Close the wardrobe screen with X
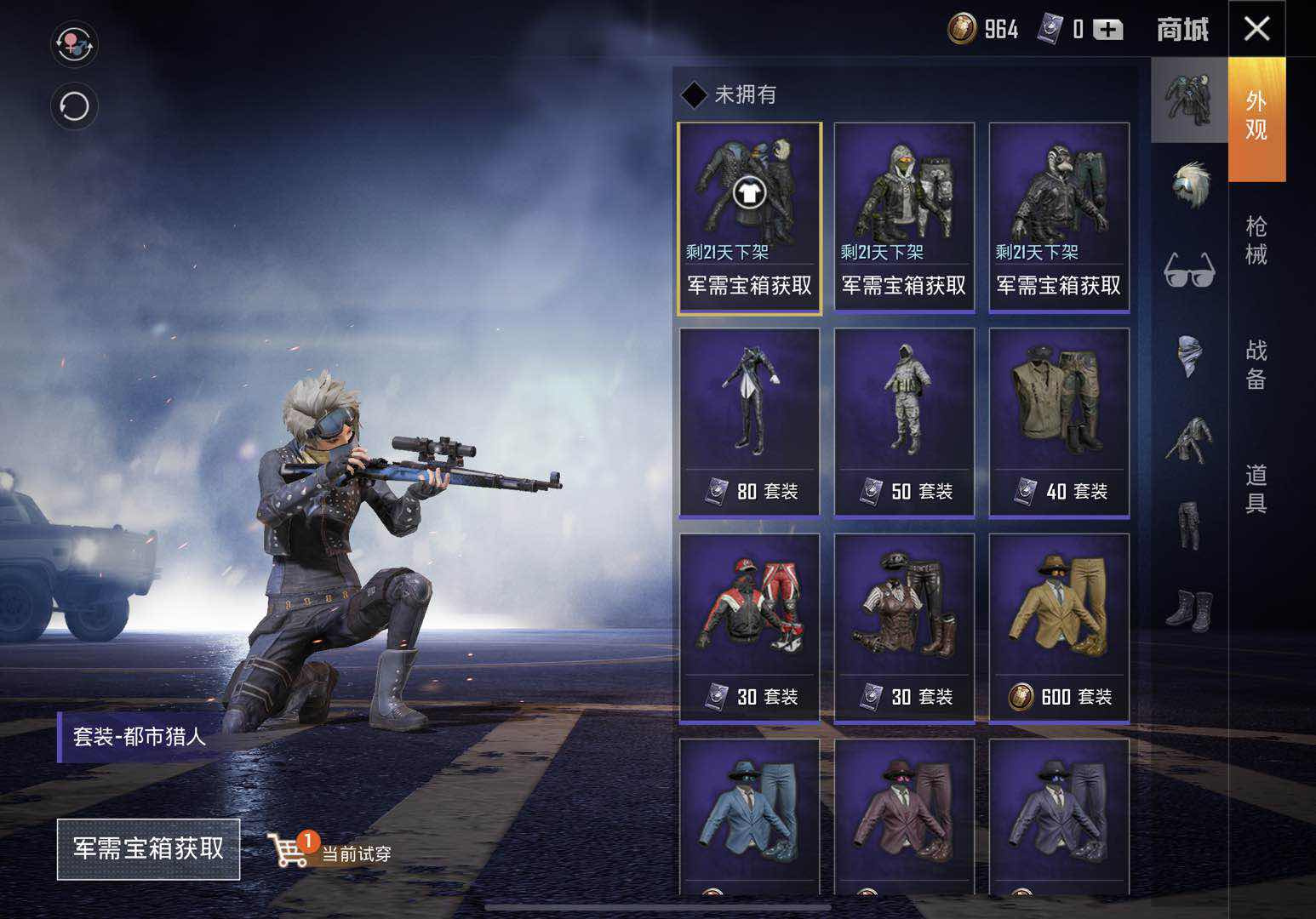Viewport: 1316px width, 919px height. (x=1256, y=29)
